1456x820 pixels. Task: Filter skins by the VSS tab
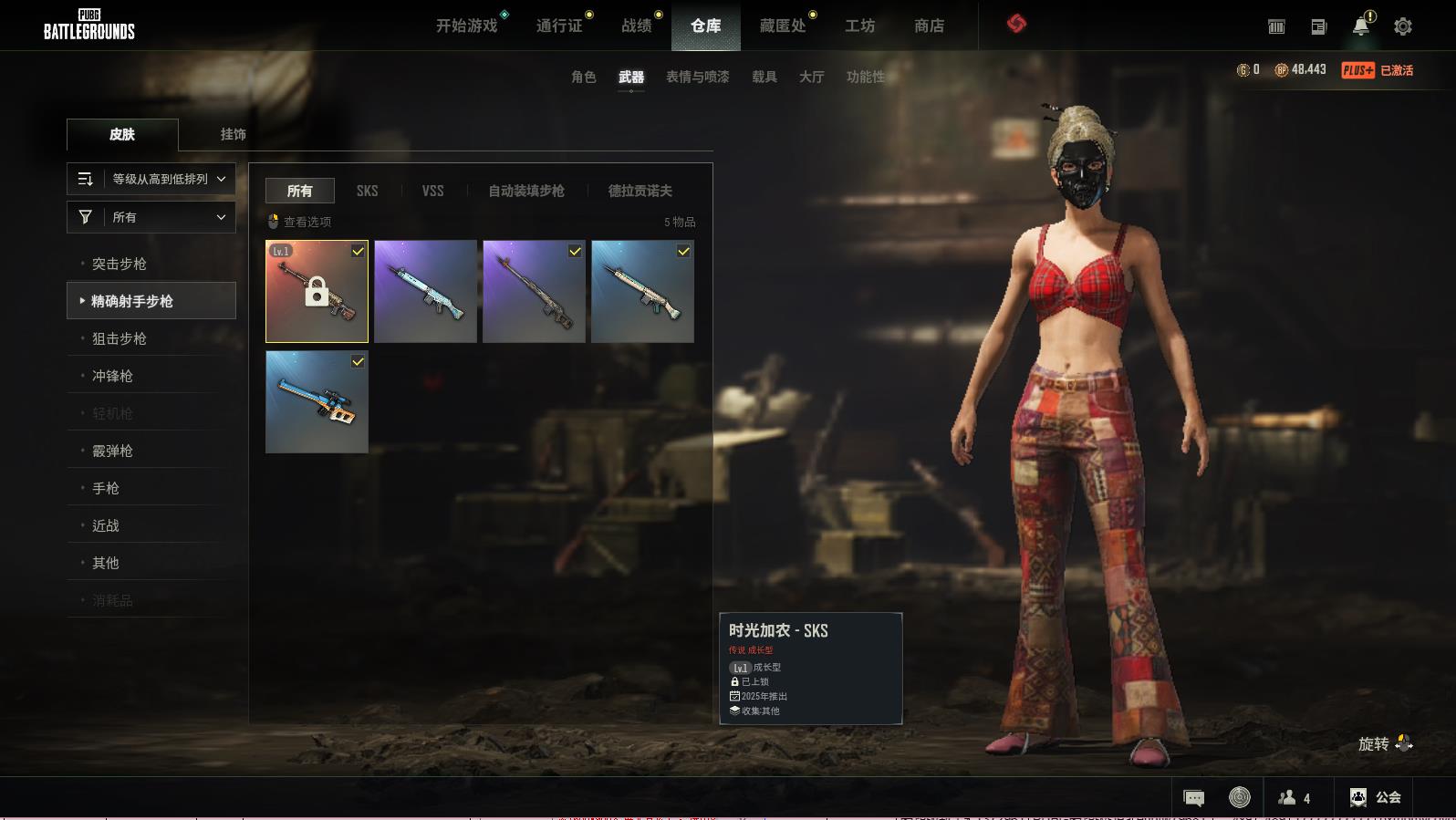pos(432,191)
